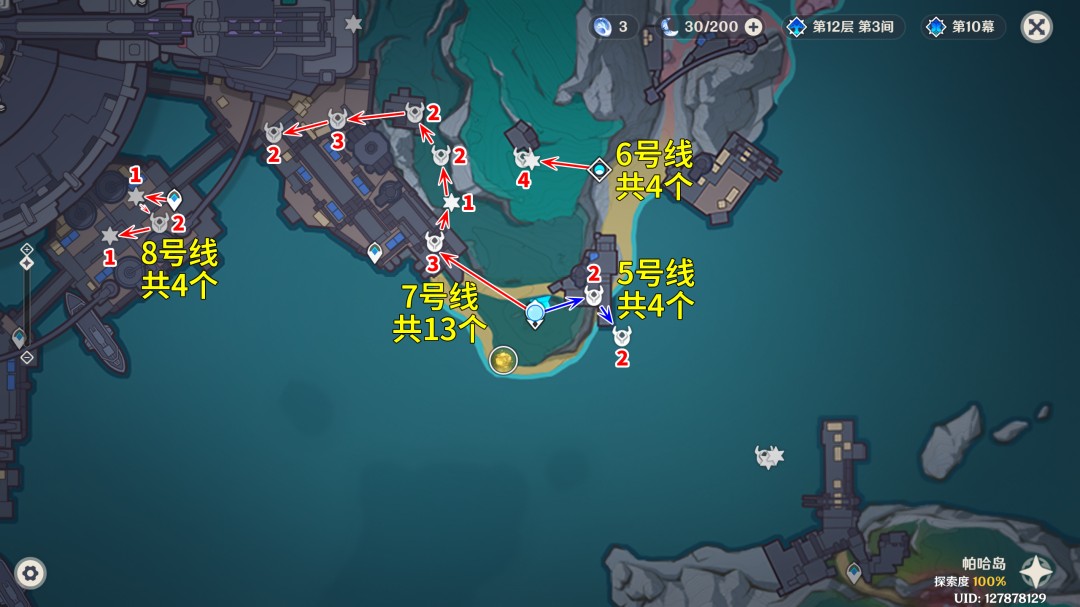1080x607 pixels.
Task: Zoom out the map with minus control
Action: 27,357
